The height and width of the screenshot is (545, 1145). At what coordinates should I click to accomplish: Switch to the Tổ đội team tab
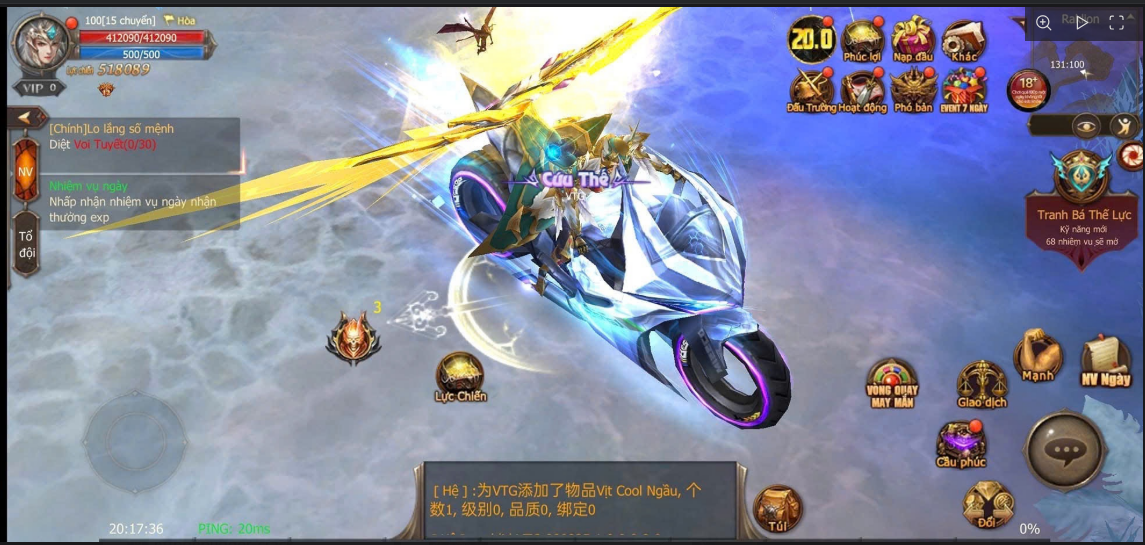pos(26,244)
